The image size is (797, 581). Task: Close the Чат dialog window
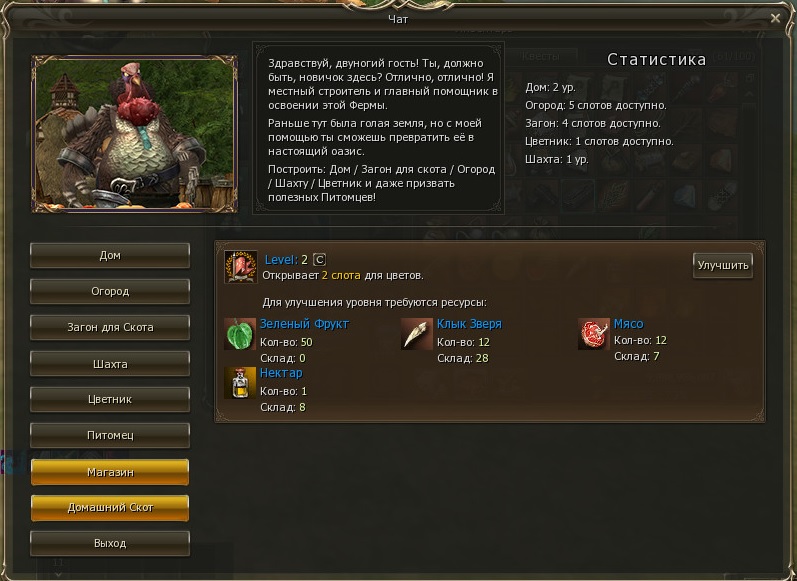[x=776, y=18]
